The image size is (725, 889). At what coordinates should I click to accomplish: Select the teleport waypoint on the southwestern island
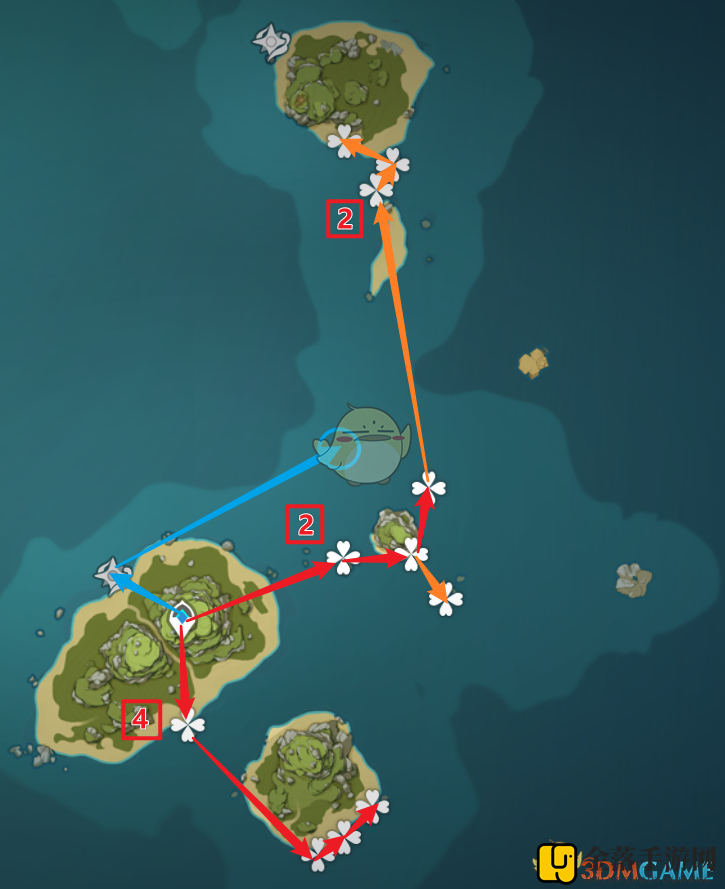pos(109,574)
